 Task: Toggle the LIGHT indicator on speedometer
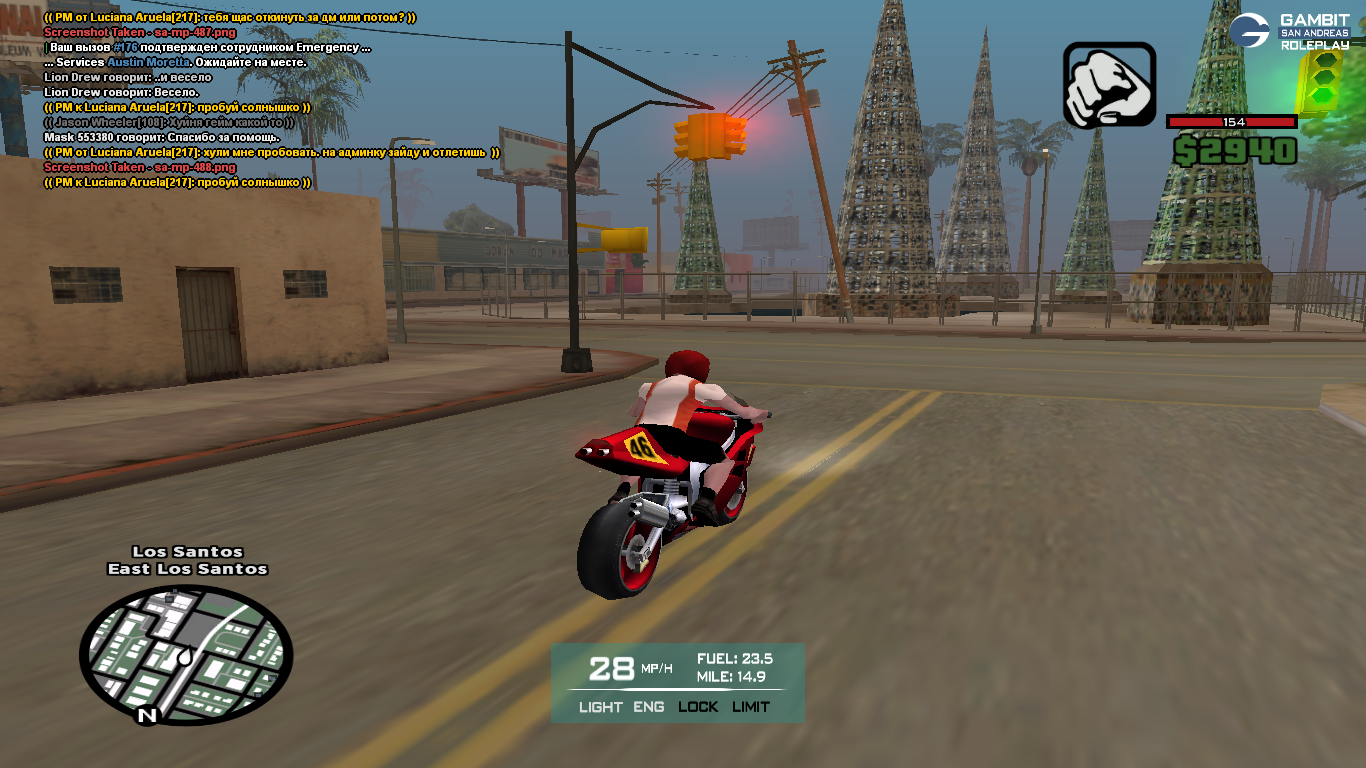tap(600, 707)
